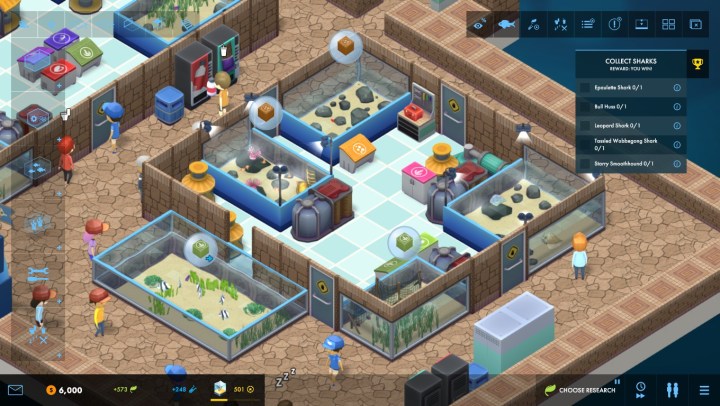Open the mail envelope inbox
The height and width of the screenshot is (406, 720).
click(x=15, y=389)
